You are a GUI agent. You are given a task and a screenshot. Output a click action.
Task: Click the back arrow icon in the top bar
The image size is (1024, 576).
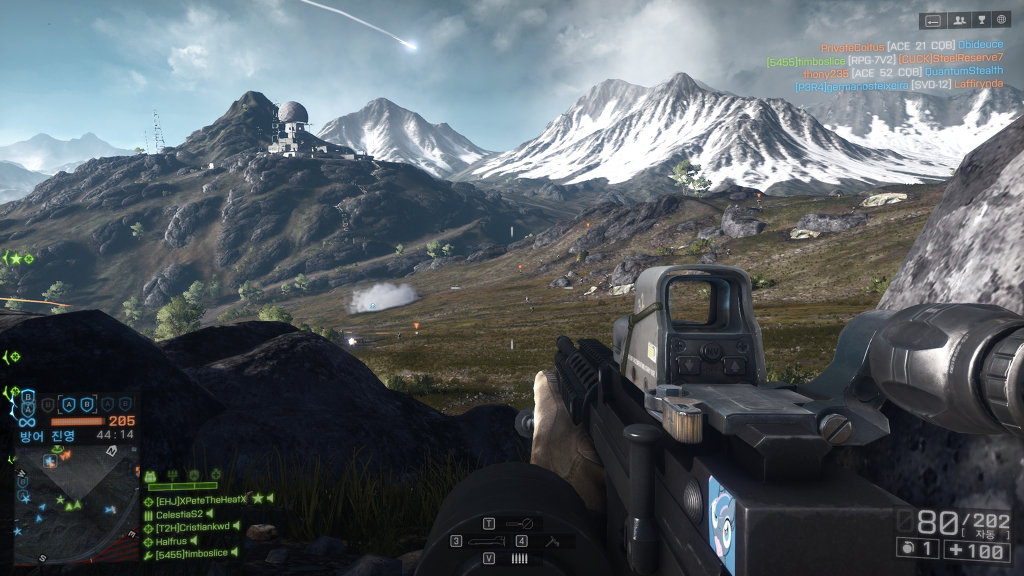coord(933,20)
